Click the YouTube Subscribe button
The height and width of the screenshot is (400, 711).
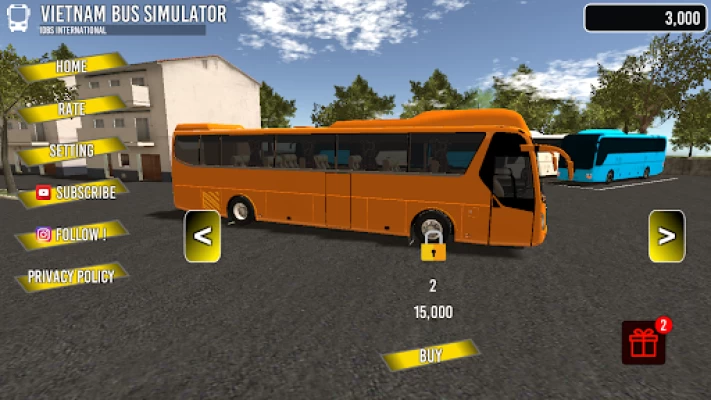click(74, 193)
